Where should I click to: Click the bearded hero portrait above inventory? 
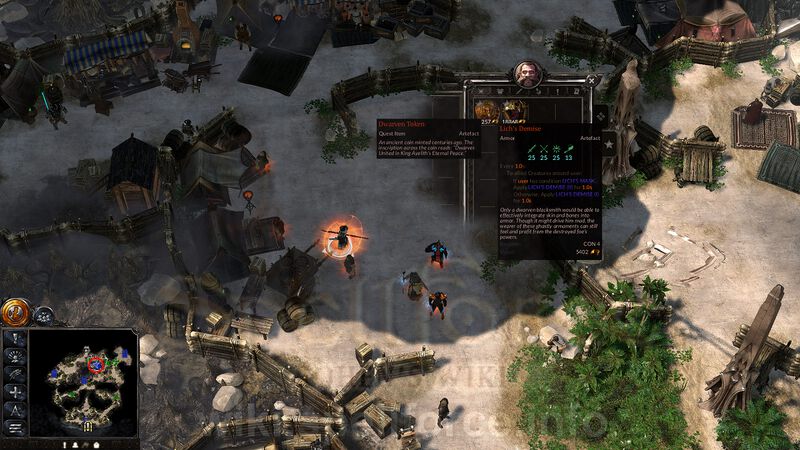tap(527, 73)
